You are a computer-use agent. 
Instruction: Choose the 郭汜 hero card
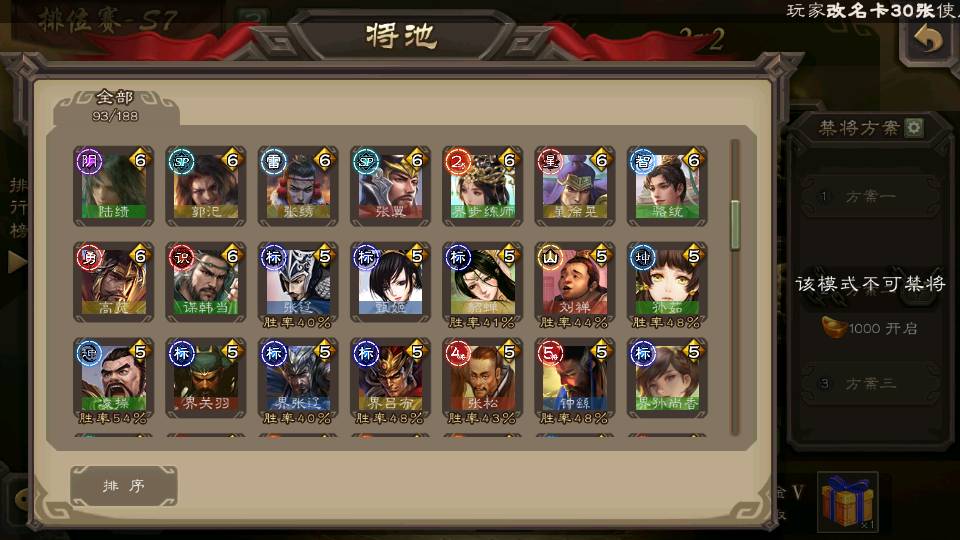205,186
